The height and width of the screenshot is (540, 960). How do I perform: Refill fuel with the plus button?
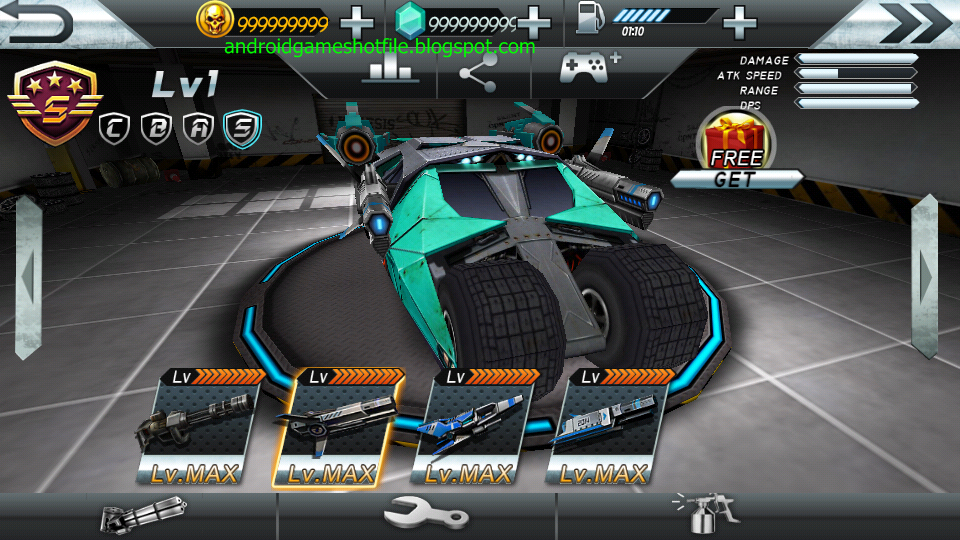(x=739, y=21)
